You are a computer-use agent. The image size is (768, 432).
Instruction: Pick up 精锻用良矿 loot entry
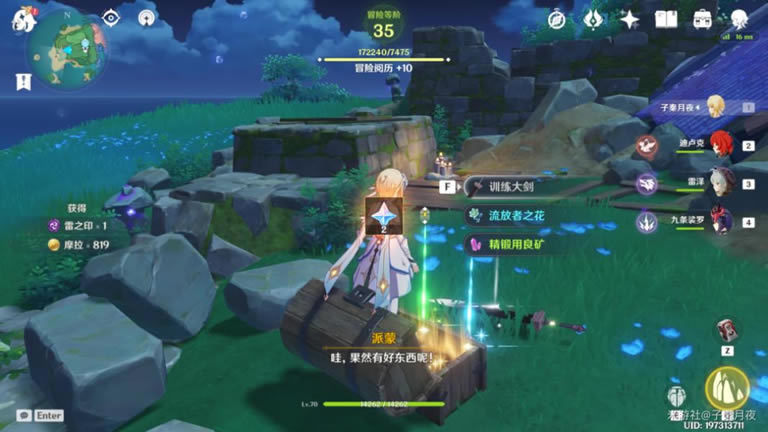coord(520,243)
